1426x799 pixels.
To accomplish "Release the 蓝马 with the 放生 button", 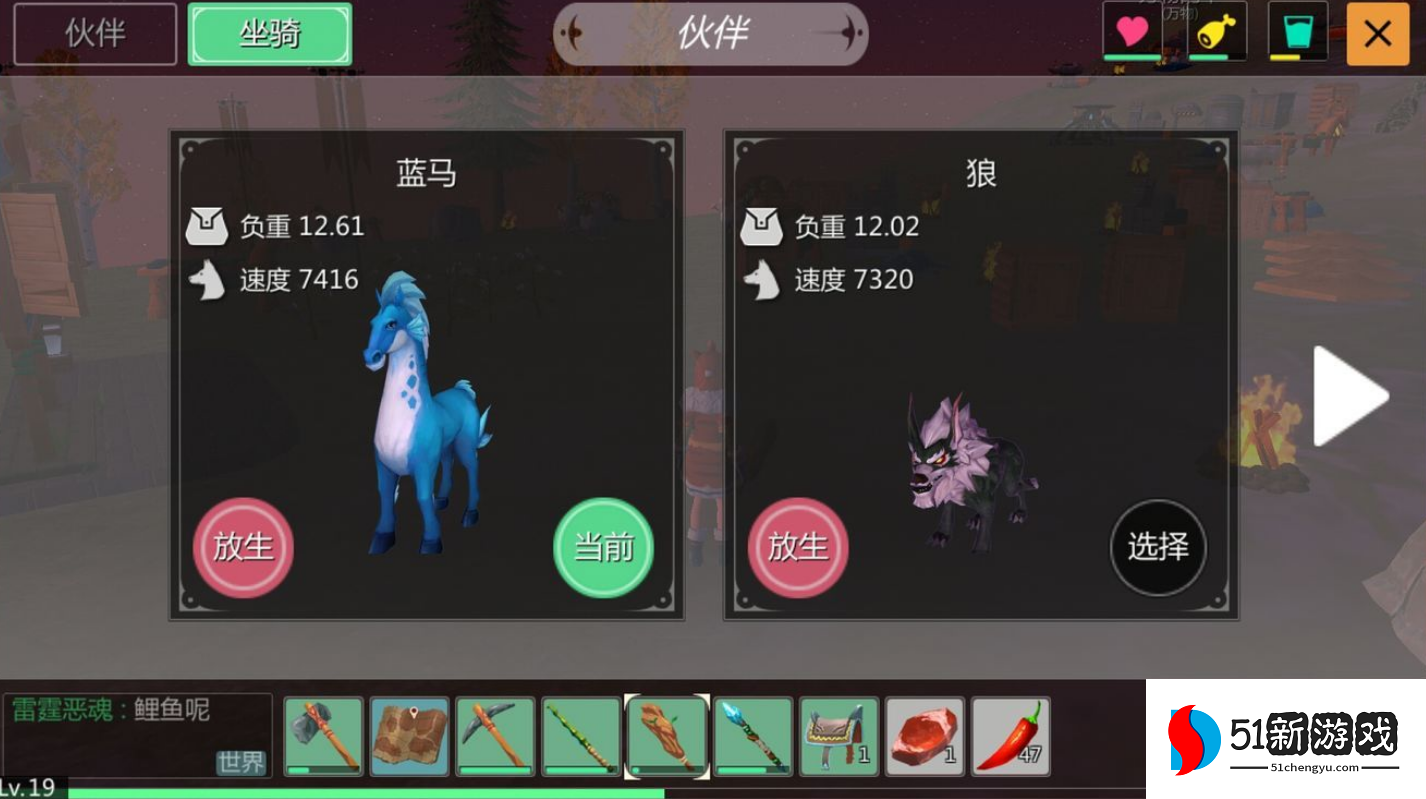I will point(242,548).
